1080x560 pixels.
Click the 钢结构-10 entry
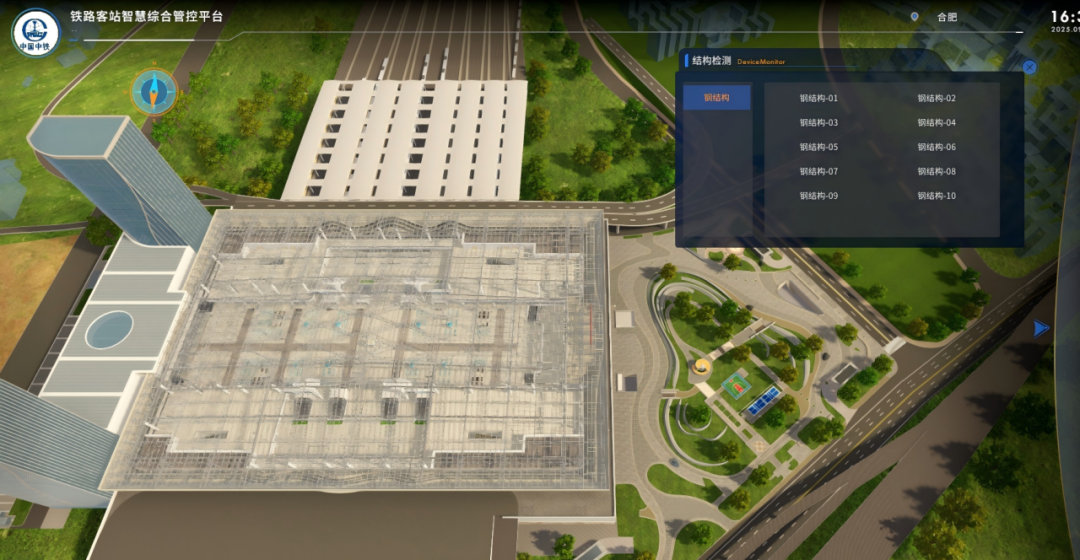[x=937, y=196]
